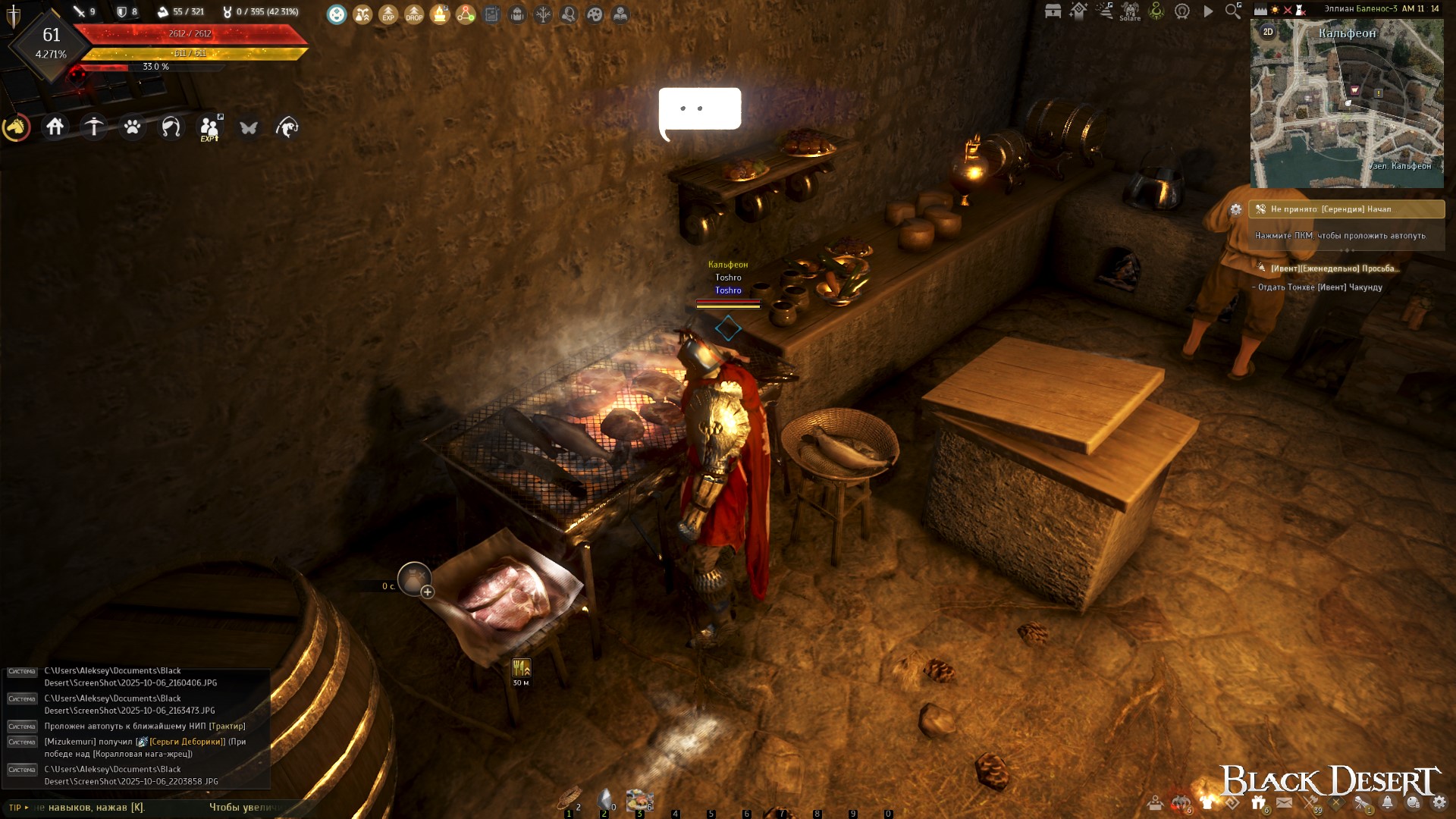Image resolution: width=1456 pixels, height=819 pixels.
Task: Click the Серьги Деборики item link in chat
Action: coord(187,742)
